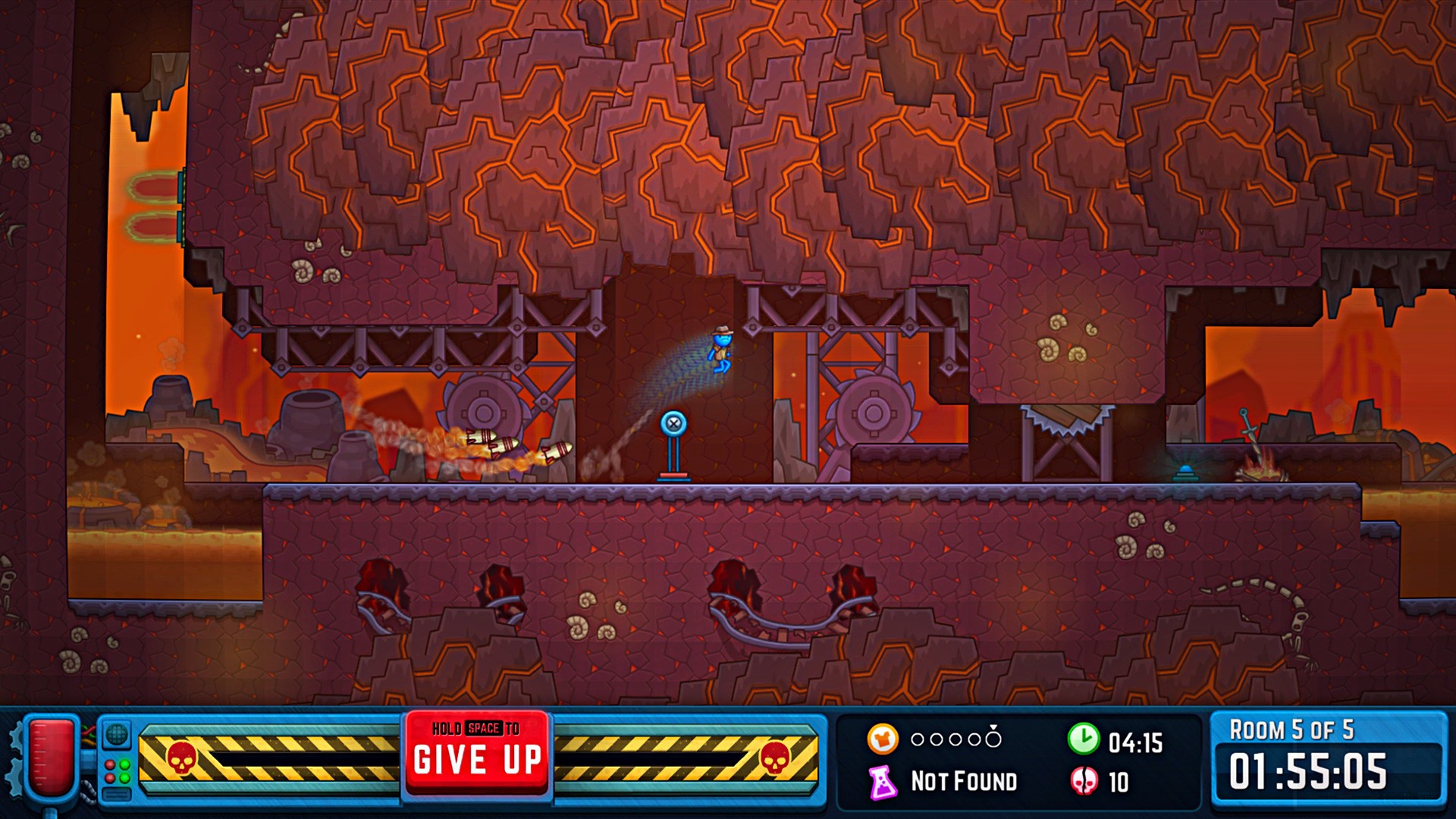Toggle the top green indicator light
1456x819 pixels.
coord(125,766)
